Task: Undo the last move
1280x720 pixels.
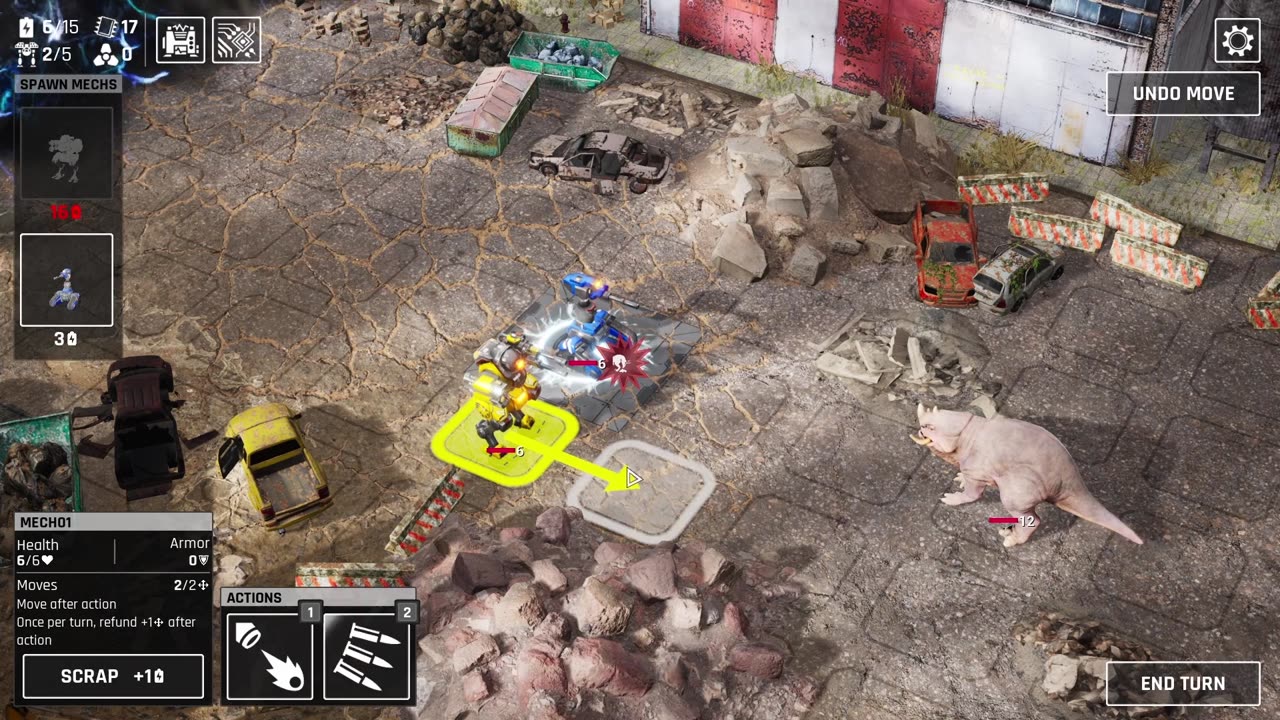Action: (x=1183, y=94)
